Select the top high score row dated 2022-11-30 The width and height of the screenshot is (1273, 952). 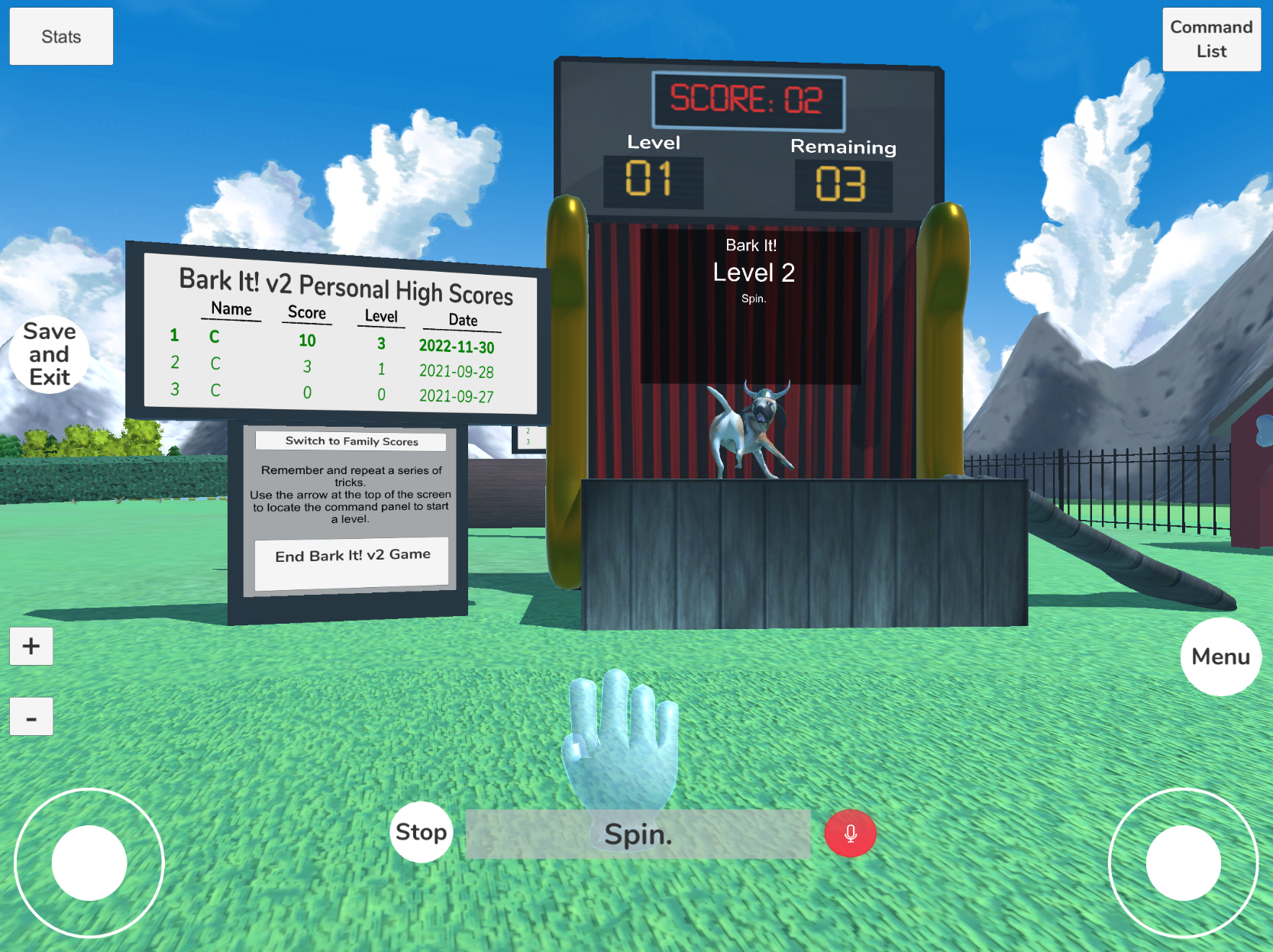tap(328, 342)
